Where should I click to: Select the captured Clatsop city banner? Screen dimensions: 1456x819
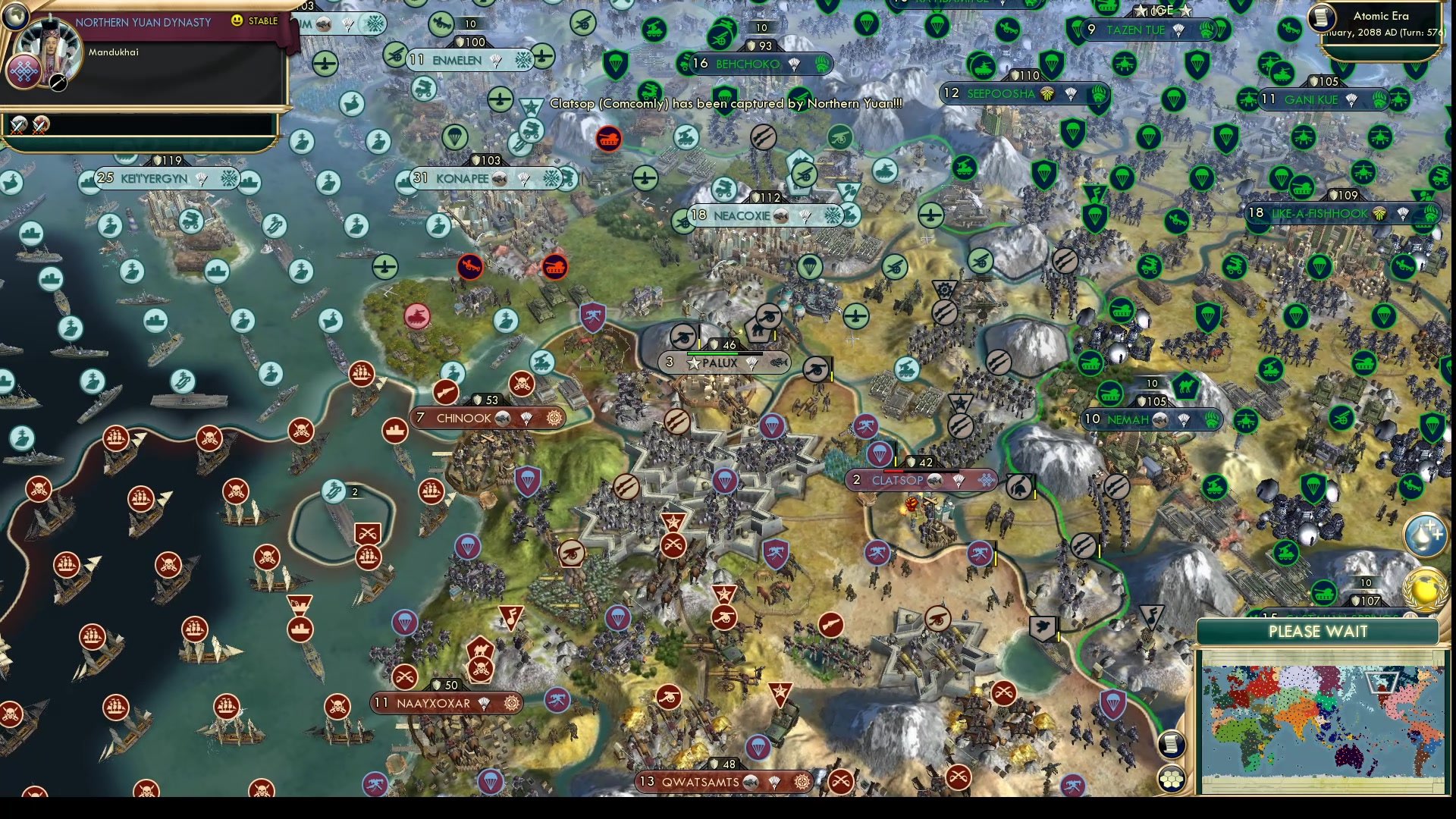[x=899, y=480]
